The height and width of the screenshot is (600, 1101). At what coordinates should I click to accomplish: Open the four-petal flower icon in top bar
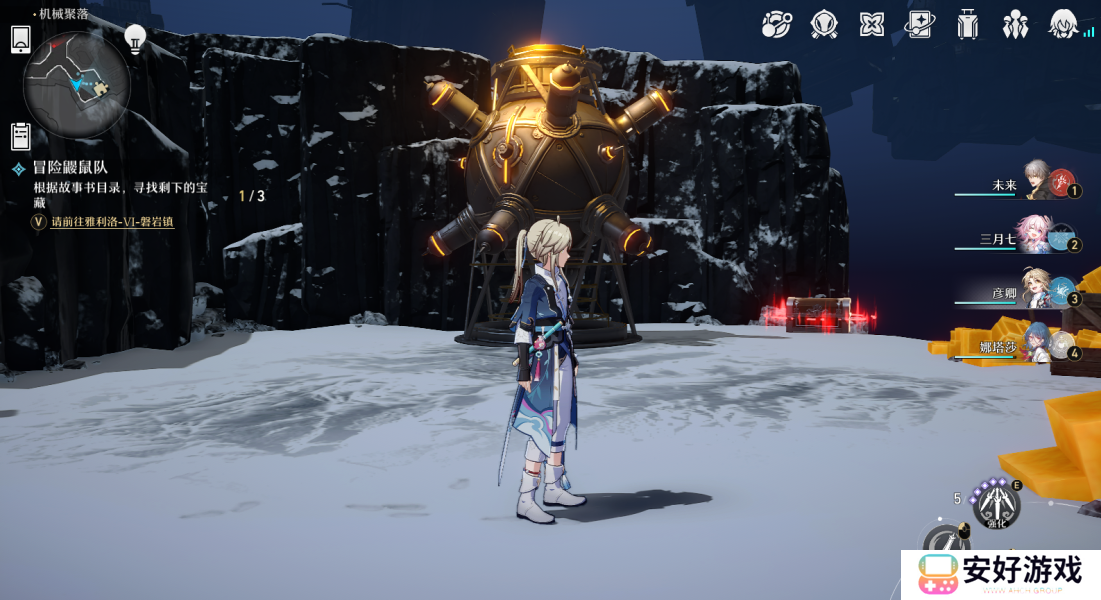coord(872,24)
